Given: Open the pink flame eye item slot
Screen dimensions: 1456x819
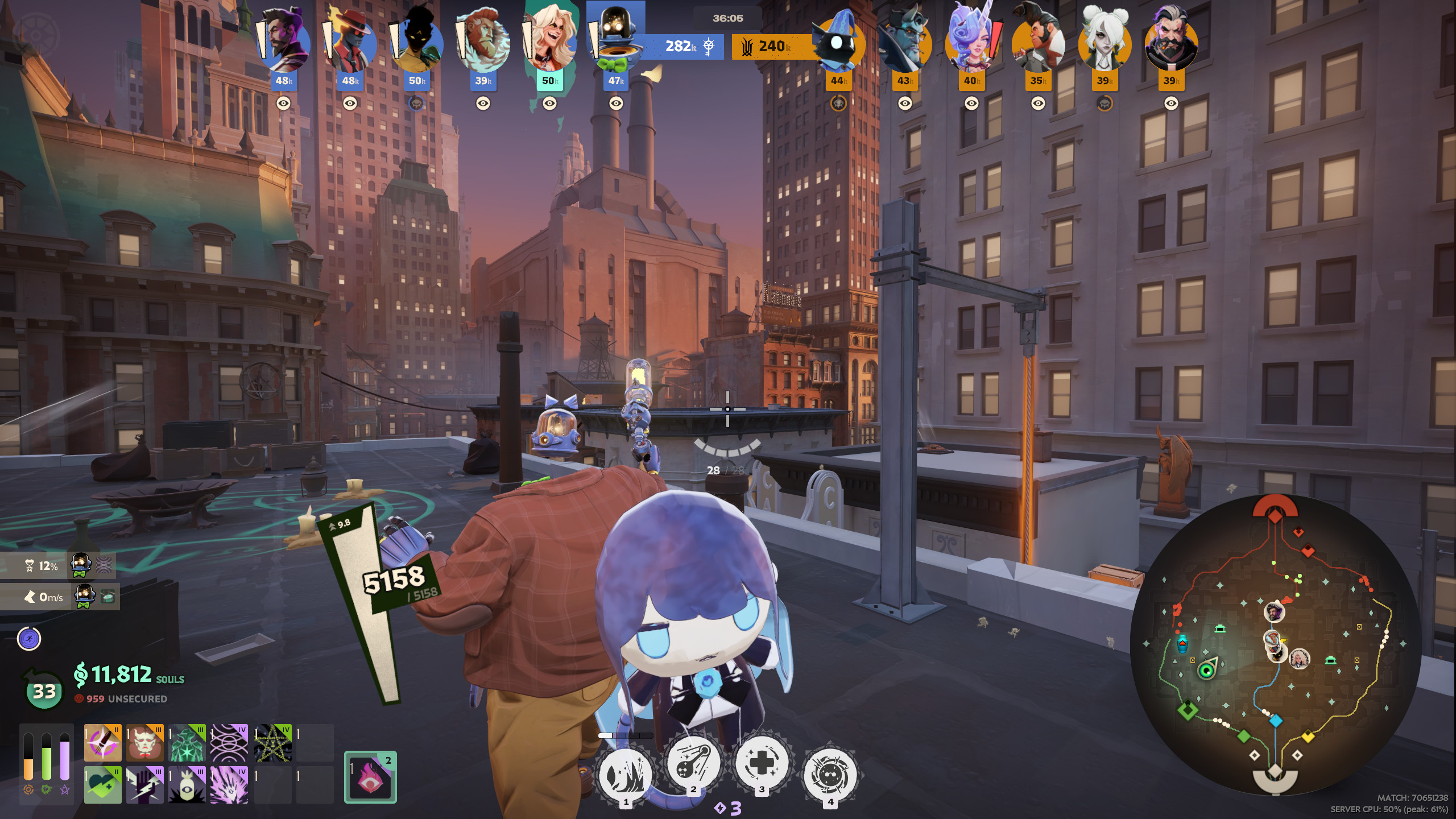Looking at the screenshot, I should [x=370, y=777].
